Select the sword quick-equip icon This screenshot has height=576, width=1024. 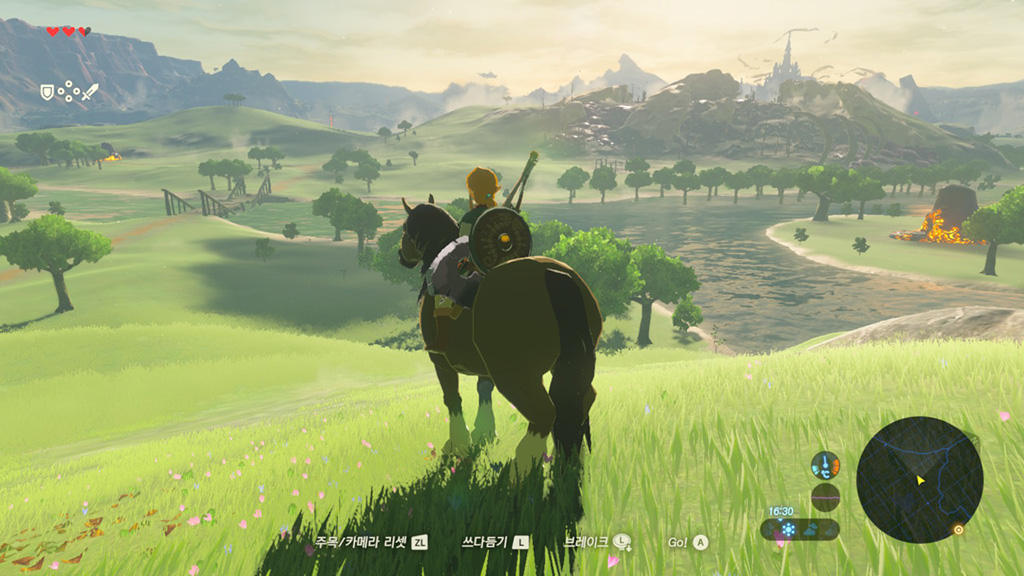click(x=90, y=92)
